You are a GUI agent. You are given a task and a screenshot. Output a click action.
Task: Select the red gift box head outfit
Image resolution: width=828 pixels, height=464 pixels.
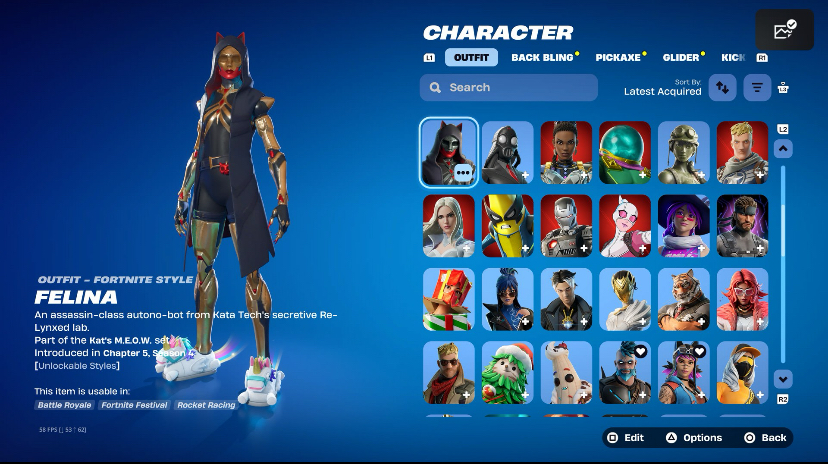click(448, 299)
